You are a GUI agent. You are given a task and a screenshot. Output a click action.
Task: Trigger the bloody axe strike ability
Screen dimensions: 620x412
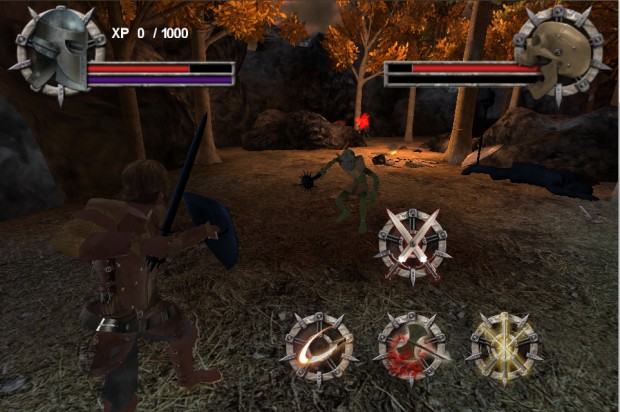pyautogui.click(x=411, y=351)
